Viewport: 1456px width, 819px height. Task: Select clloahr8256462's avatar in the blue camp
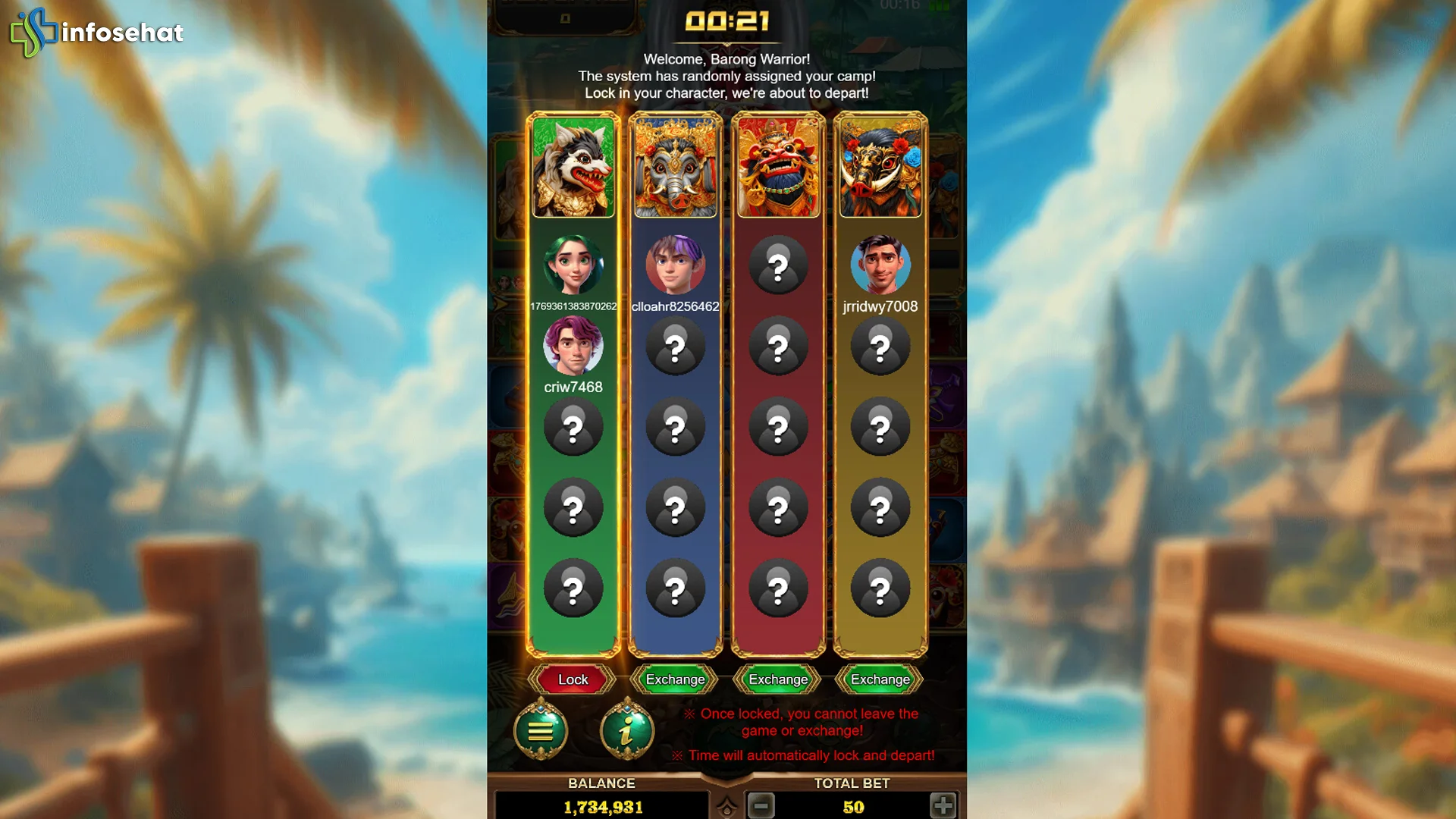click(x=675, y=265)
